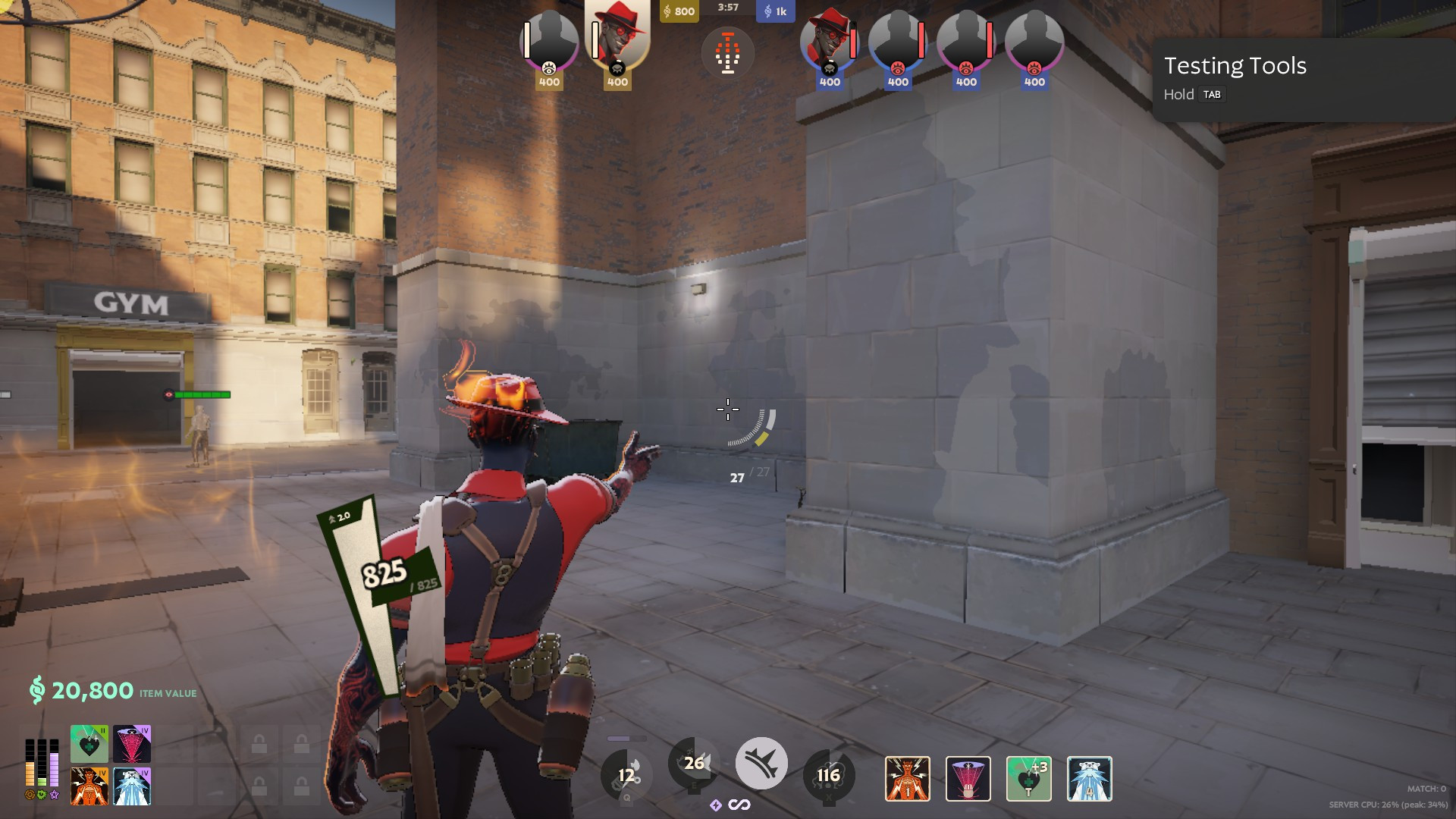Select the pink cone eye inventory item
Image resolution: width=1456 pixels, height=819 pixels.
point(132,744)
